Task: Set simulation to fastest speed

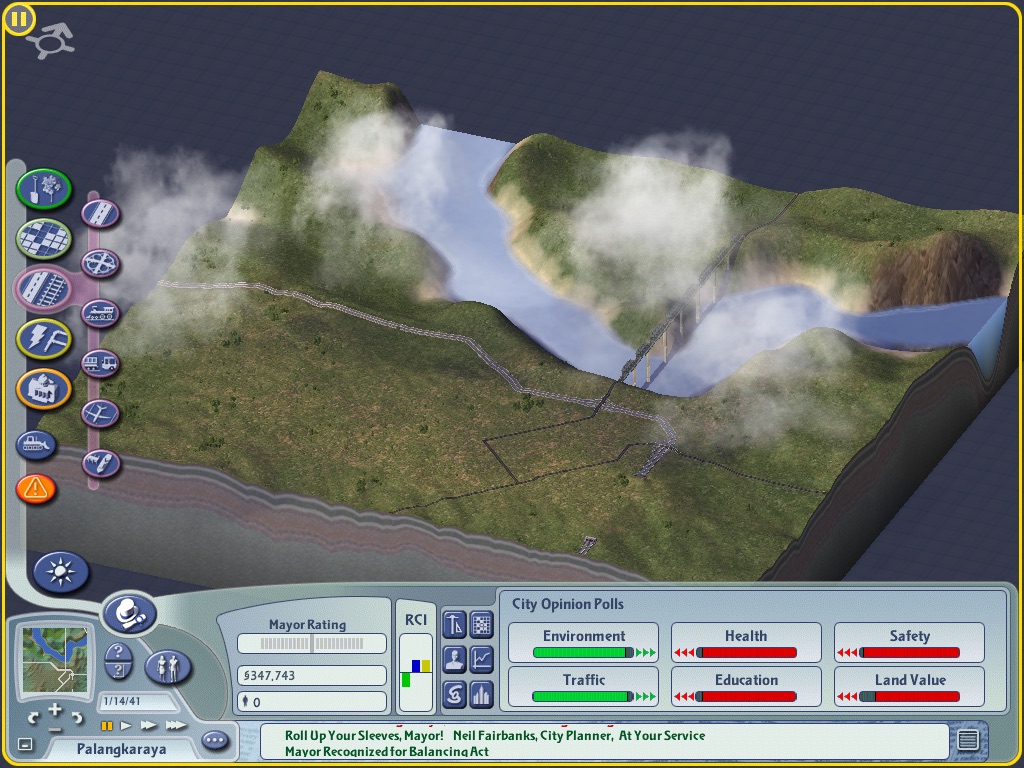Action: coord(175,725)
